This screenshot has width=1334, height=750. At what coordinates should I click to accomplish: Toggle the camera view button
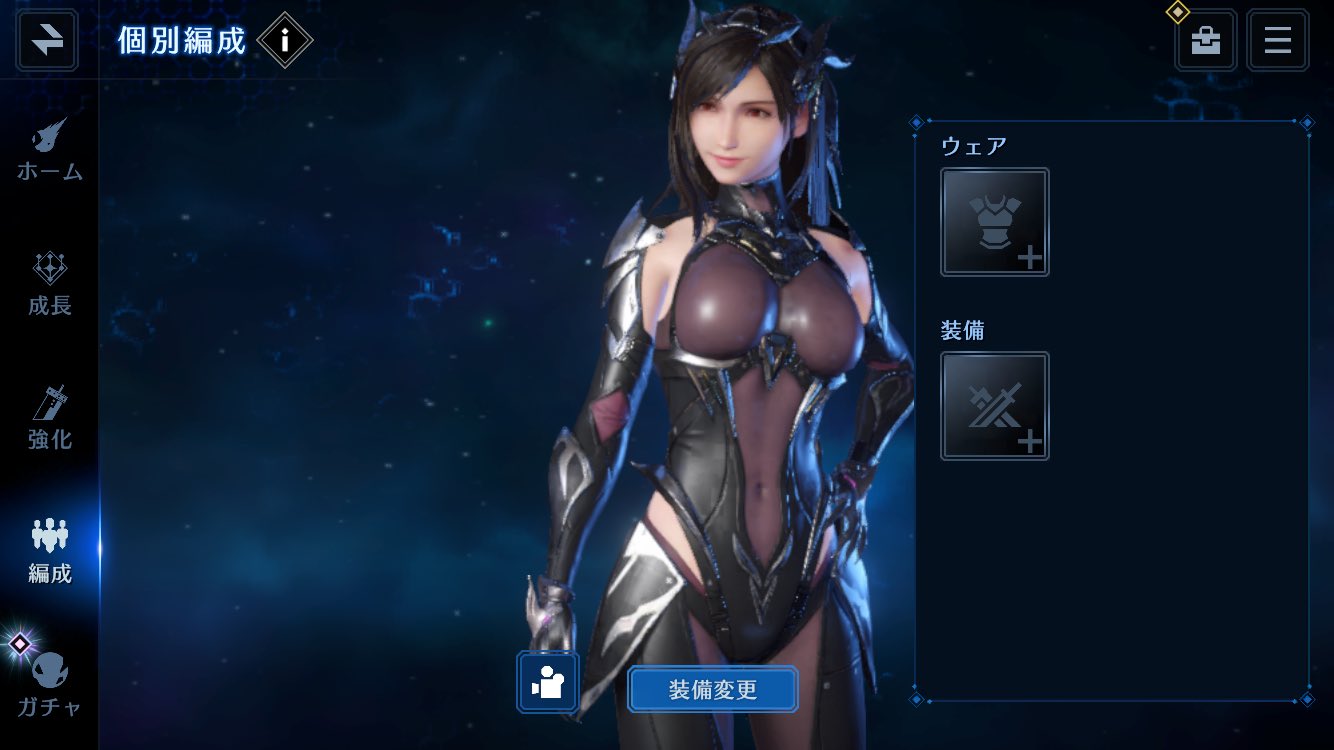[x=548, y=682]
